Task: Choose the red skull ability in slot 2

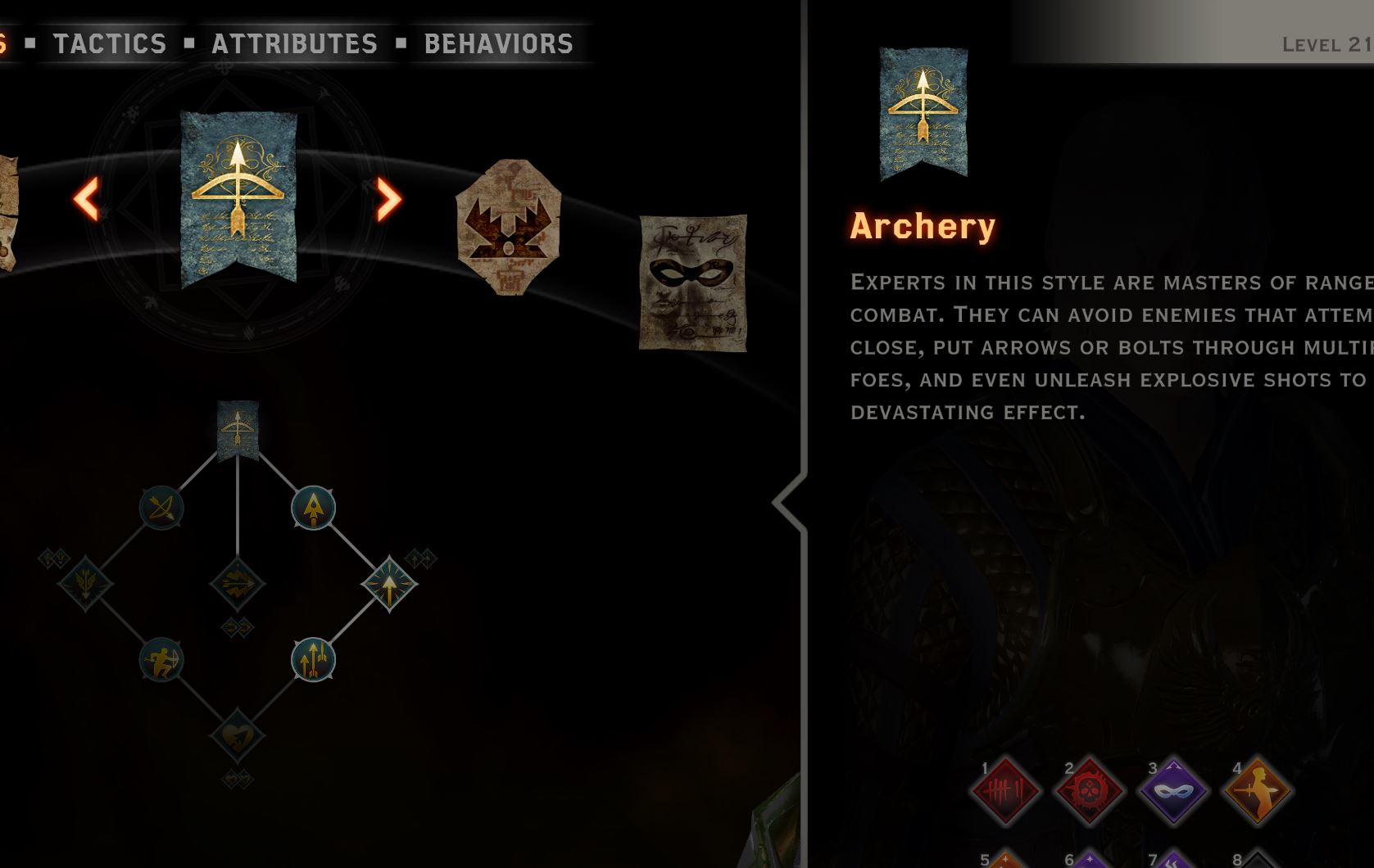Action: coord(1089,791)
